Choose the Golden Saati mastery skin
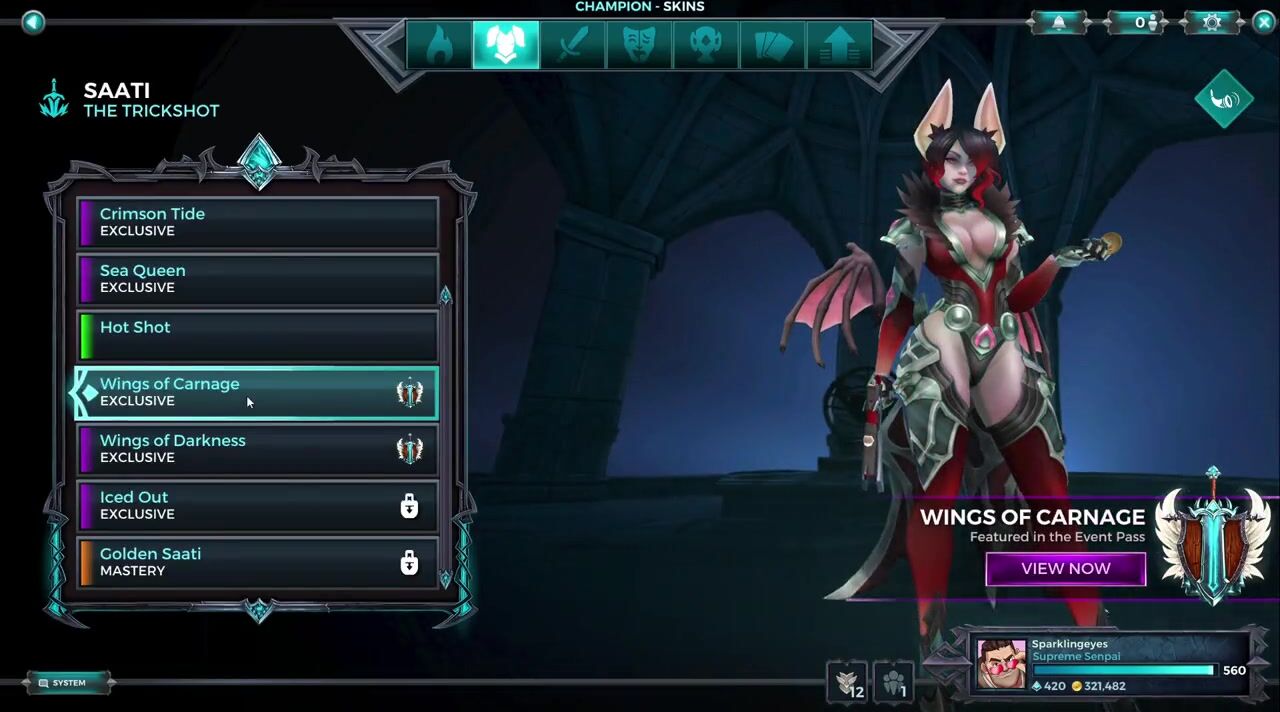1280x712 pixels. pos(258,562)
